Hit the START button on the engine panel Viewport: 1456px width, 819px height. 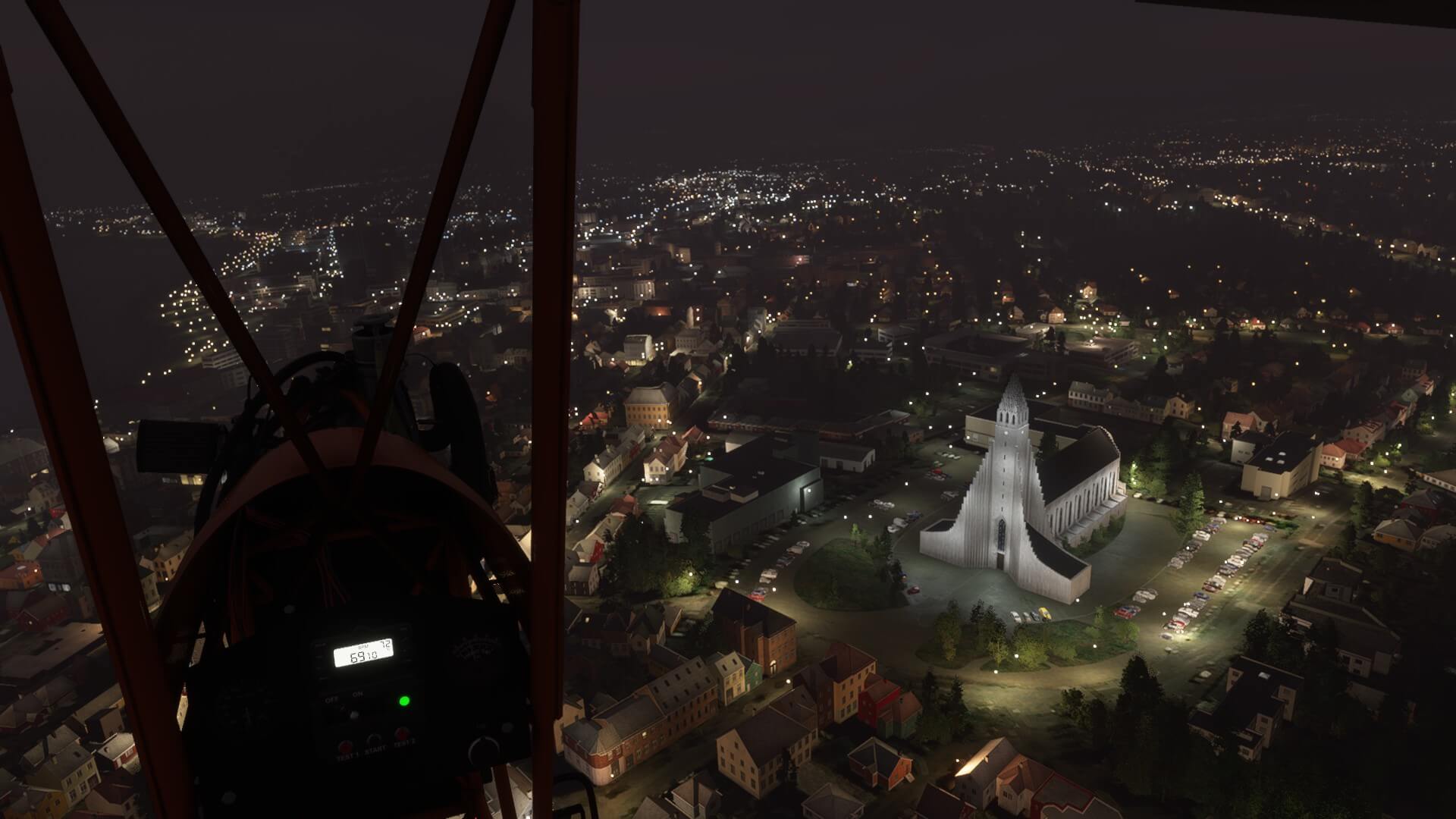(x=374, y=739)
